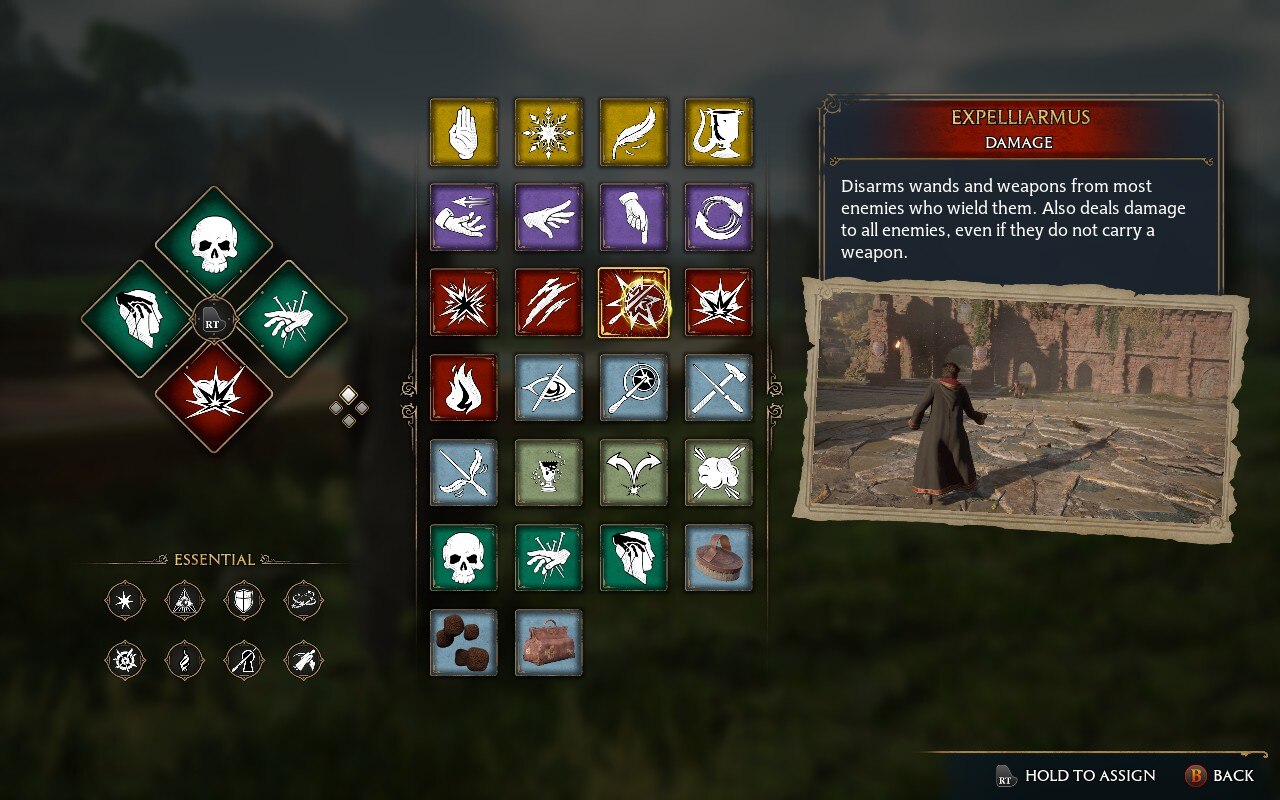Image resolution: width=1280 pixels, height=800 pixels.
Task: Select the Levioso feather spell icon
Action: 633,133
